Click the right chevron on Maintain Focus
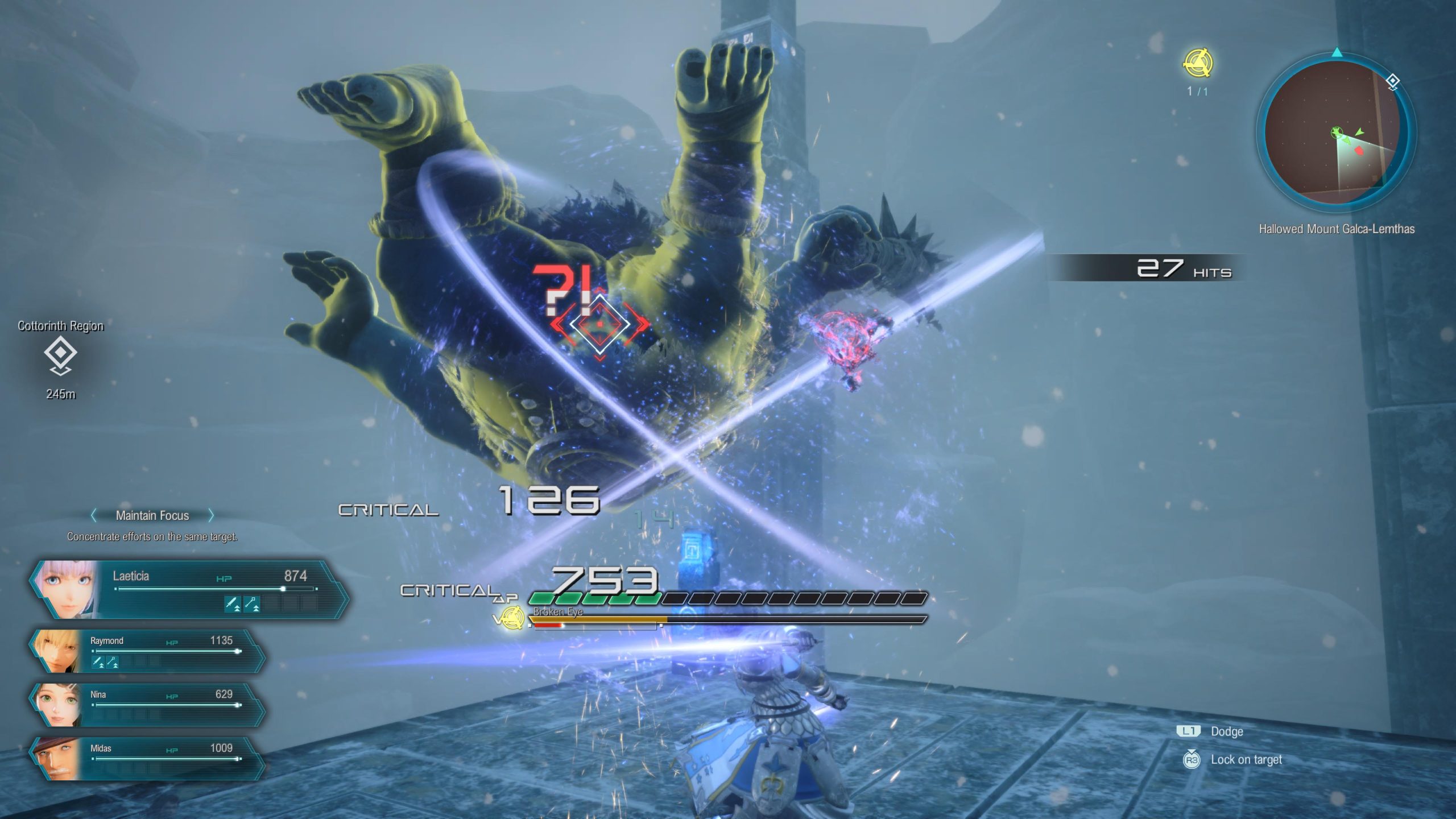This screenshot has height=819, width=1456. [212, 515]
